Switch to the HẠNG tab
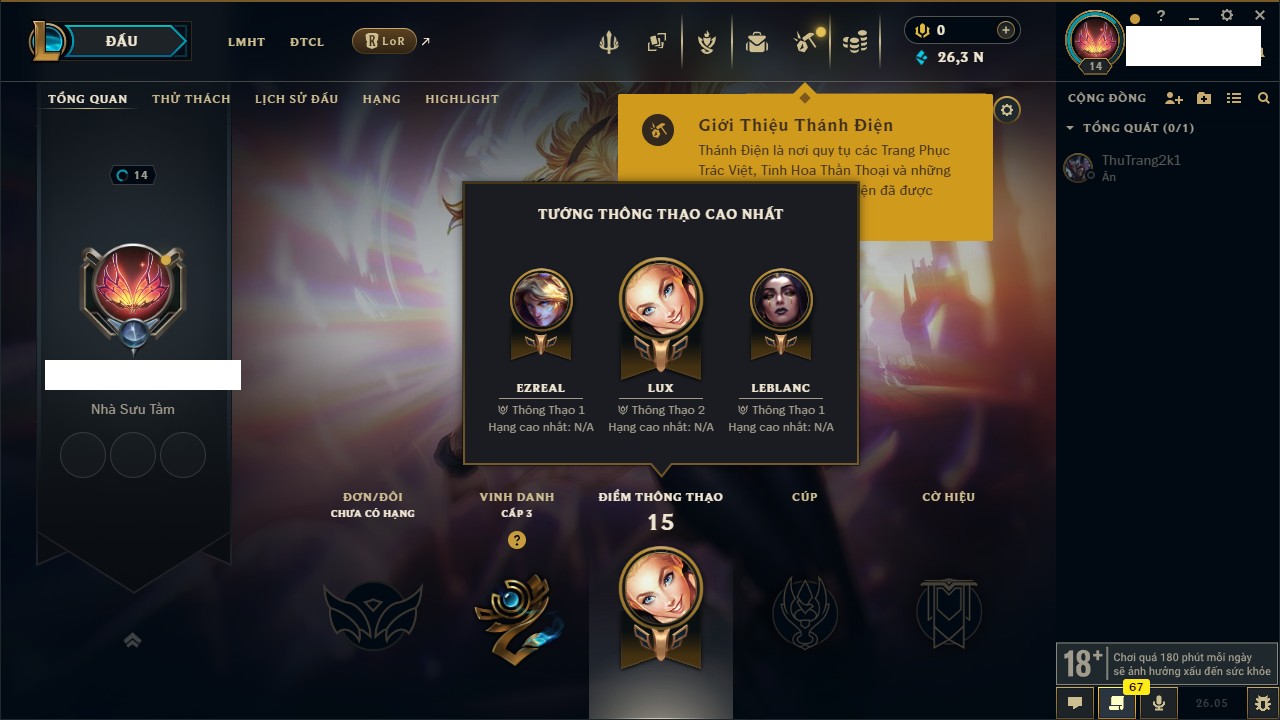This screenshot has height=720, width=1280. [381, 99]
